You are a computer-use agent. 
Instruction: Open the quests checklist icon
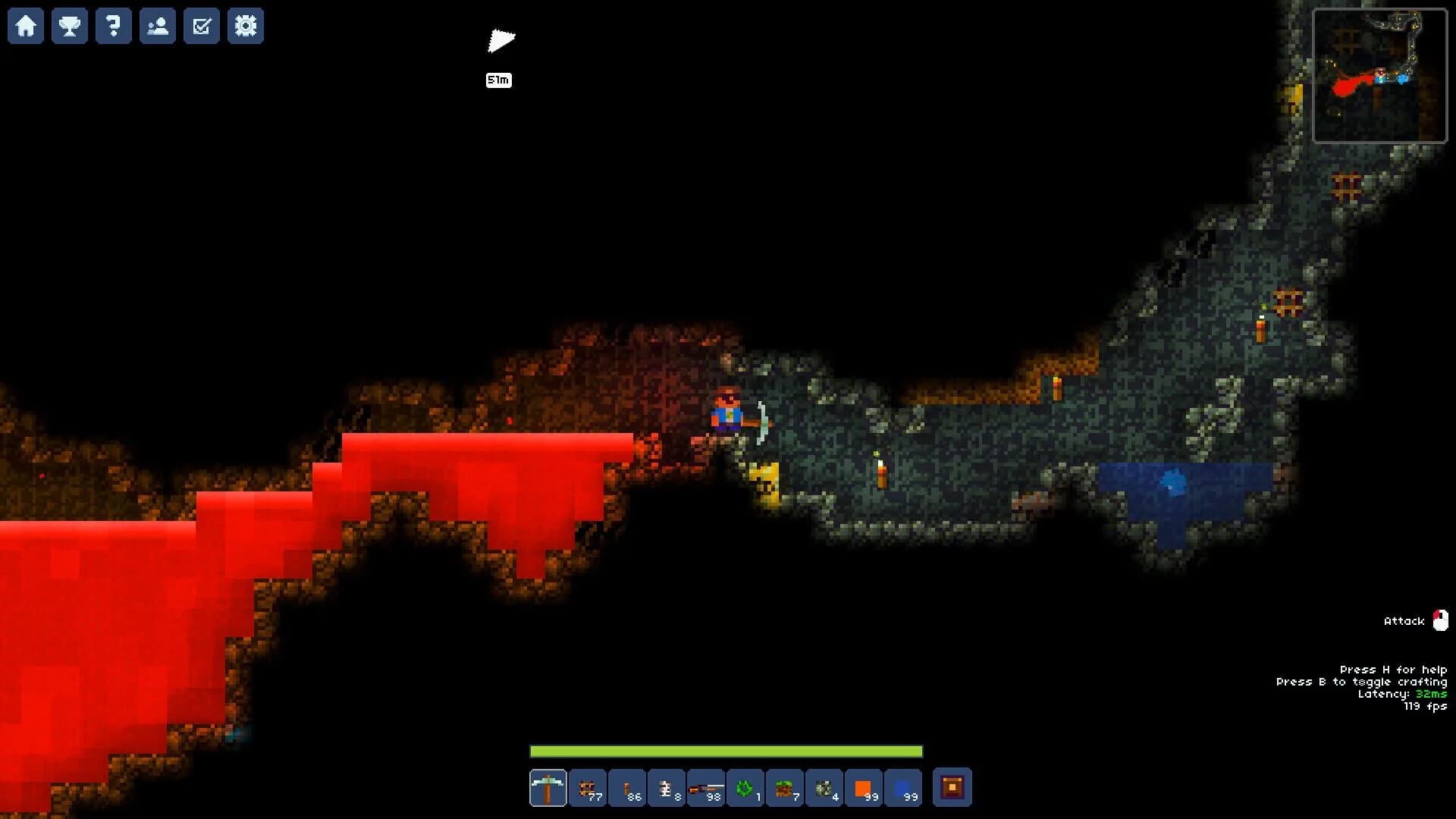click(201, 26)
